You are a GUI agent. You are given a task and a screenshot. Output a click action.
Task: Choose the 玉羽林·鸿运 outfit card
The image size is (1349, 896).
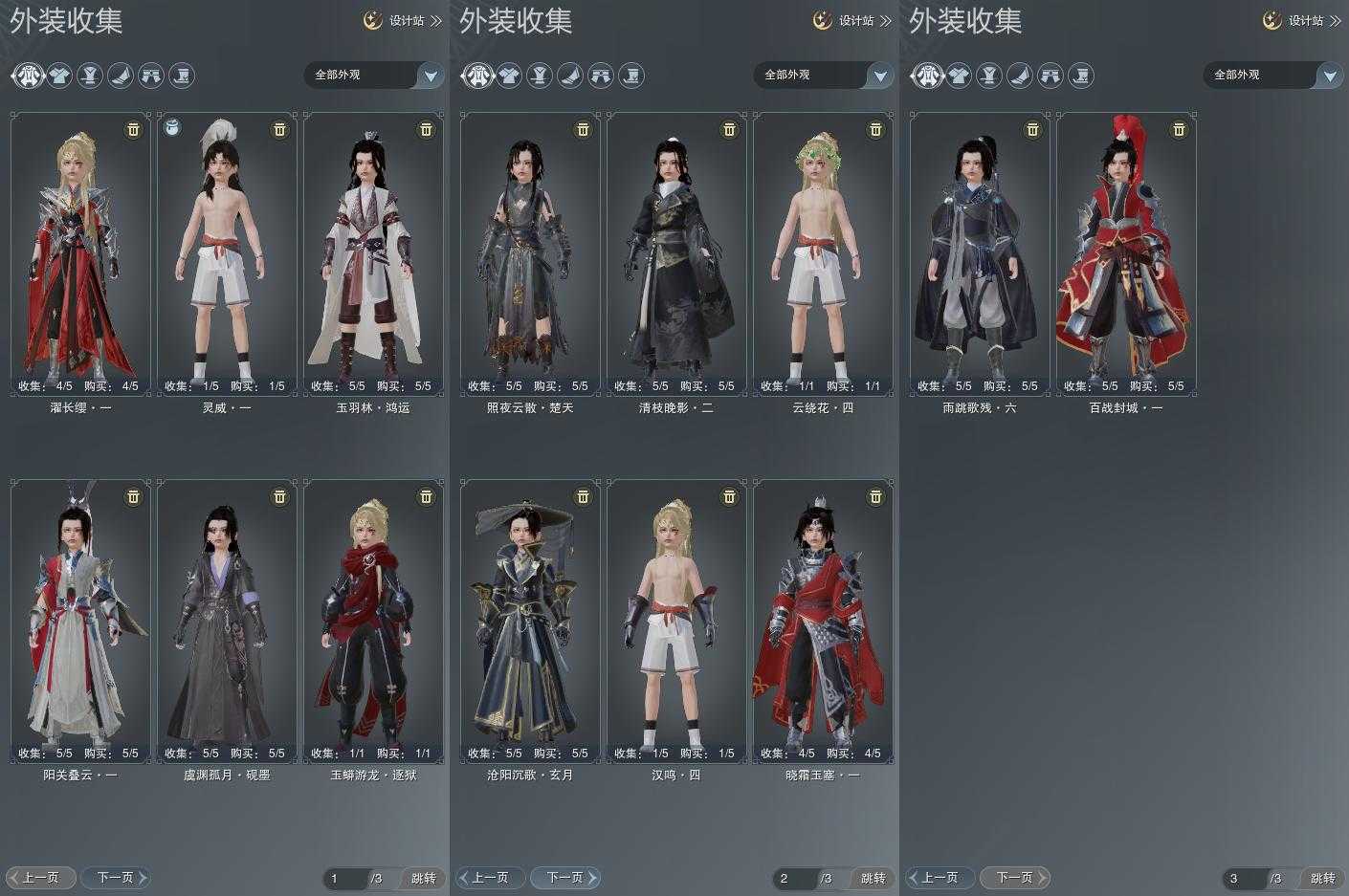click(373, 253)
